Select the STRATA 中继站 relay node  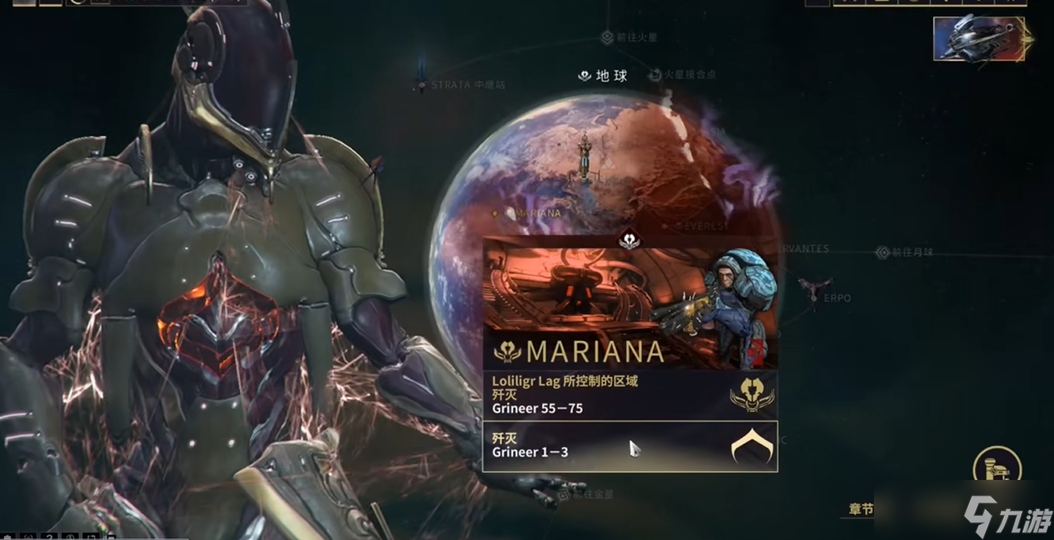[x=422, y=85]
